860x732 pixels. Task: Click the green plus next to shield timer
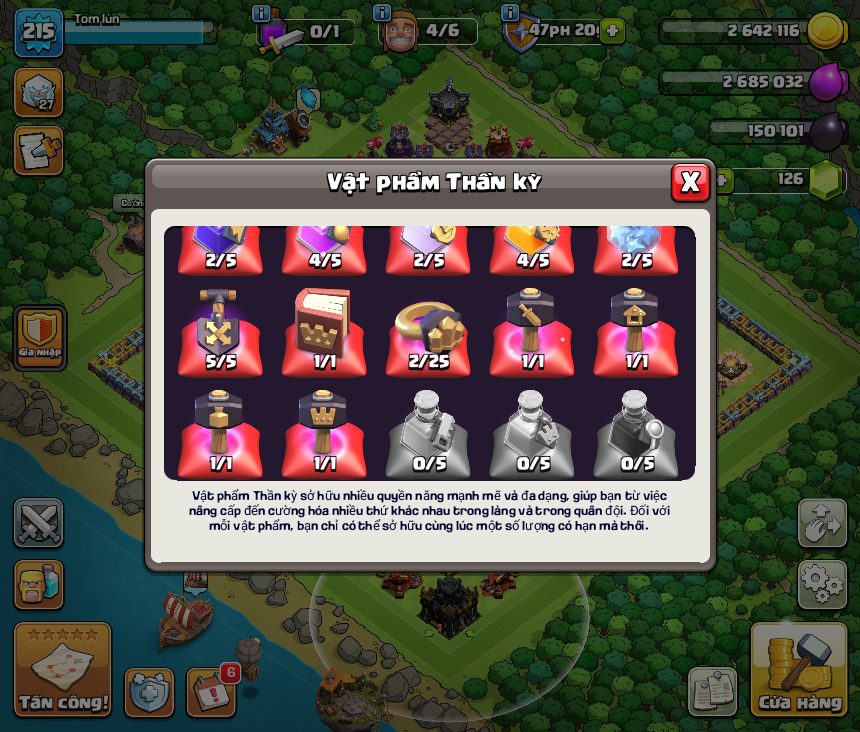coord(612,31)
